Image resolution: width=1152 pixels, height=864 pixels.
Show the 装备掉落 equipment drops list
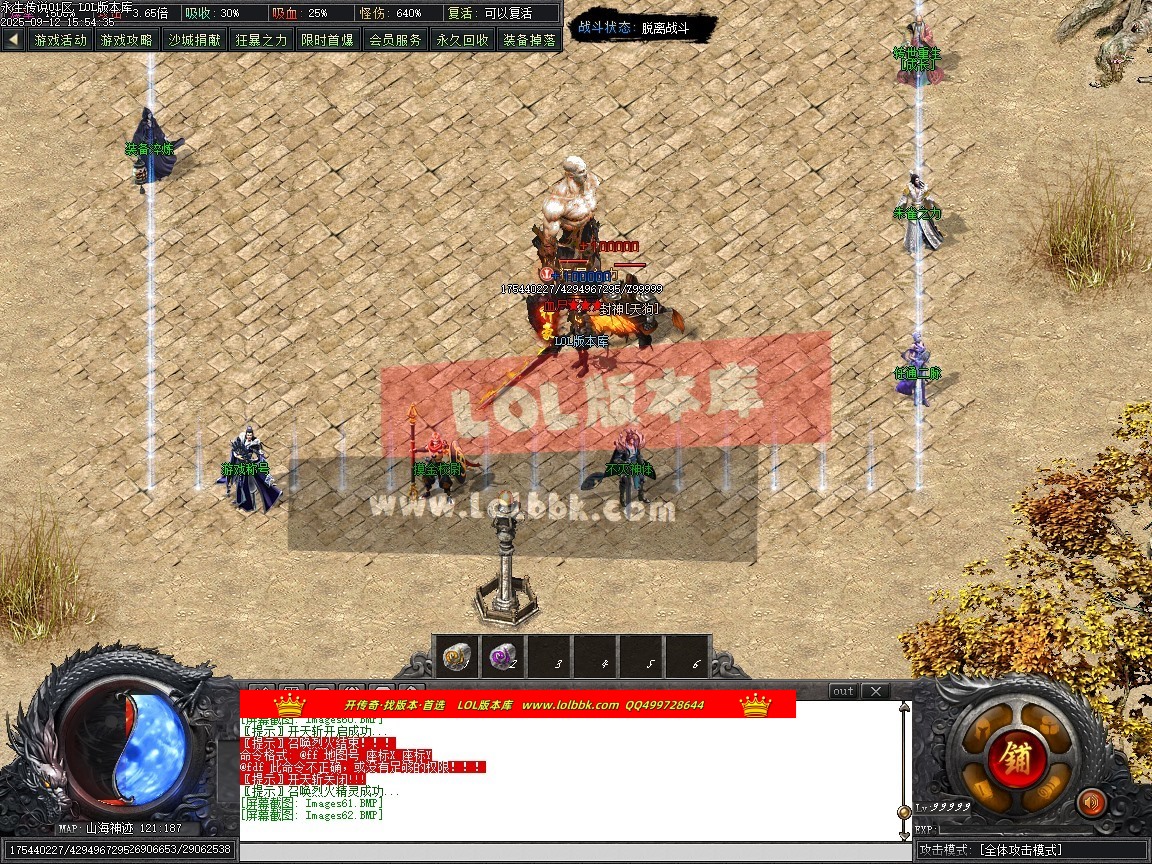530,40
